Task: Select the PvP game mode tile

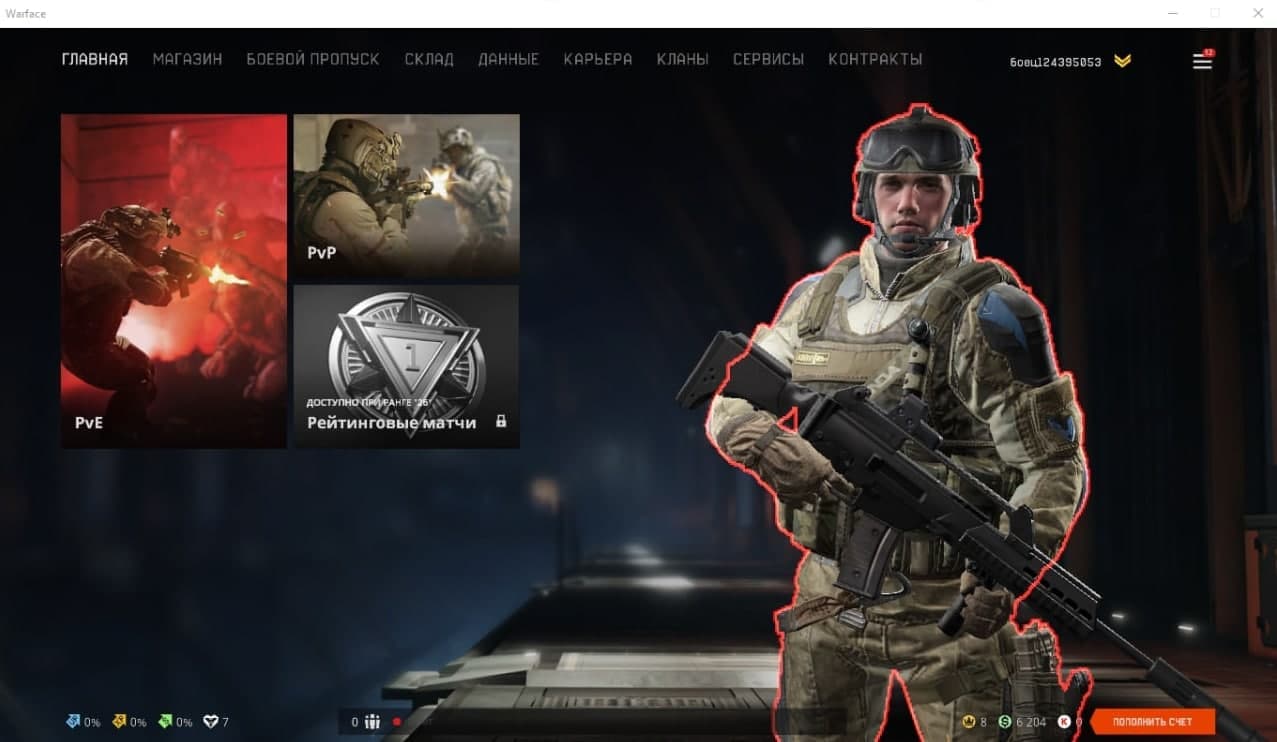Action: coord(406,194)
